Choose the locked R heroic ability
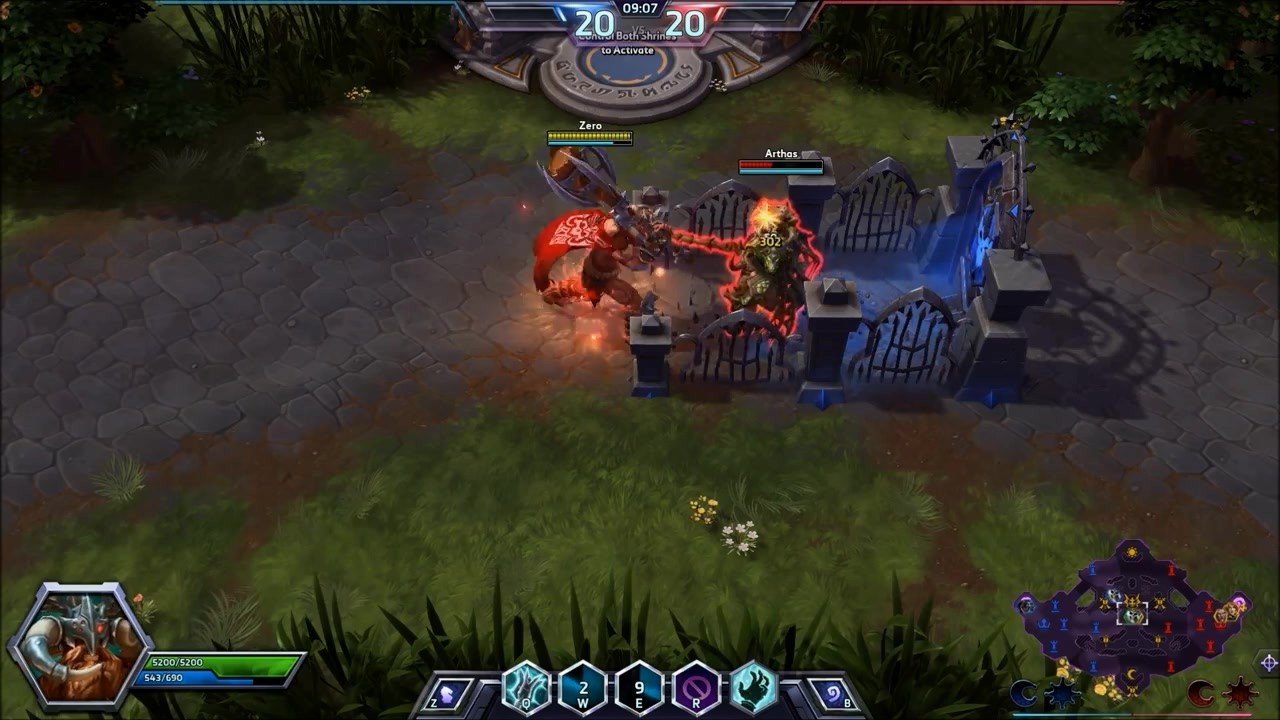 click(x=696, y=688)
